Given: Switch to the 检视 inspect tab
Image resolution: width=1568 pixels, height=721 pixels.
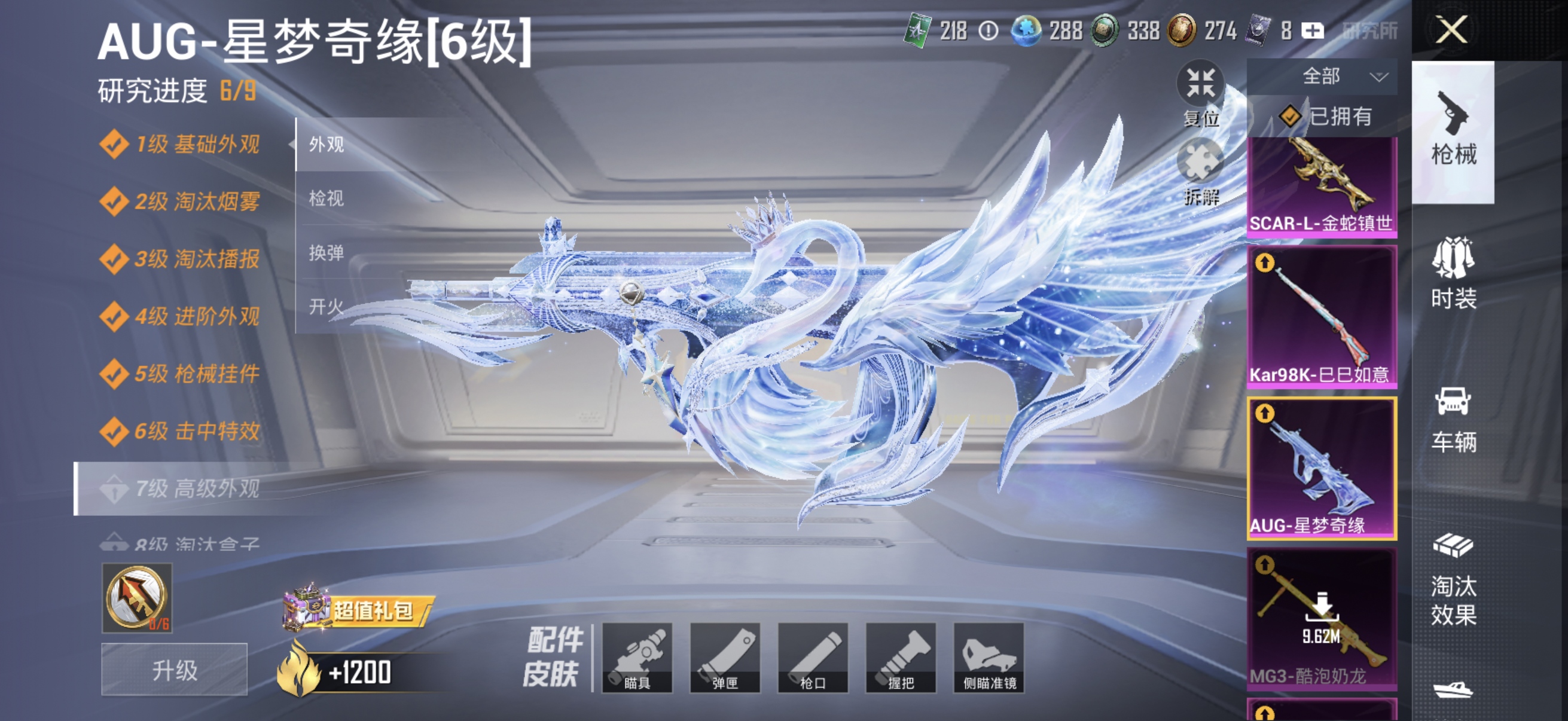Looking at the screenshot, I should pyautogui.click(x=325, y=199).
